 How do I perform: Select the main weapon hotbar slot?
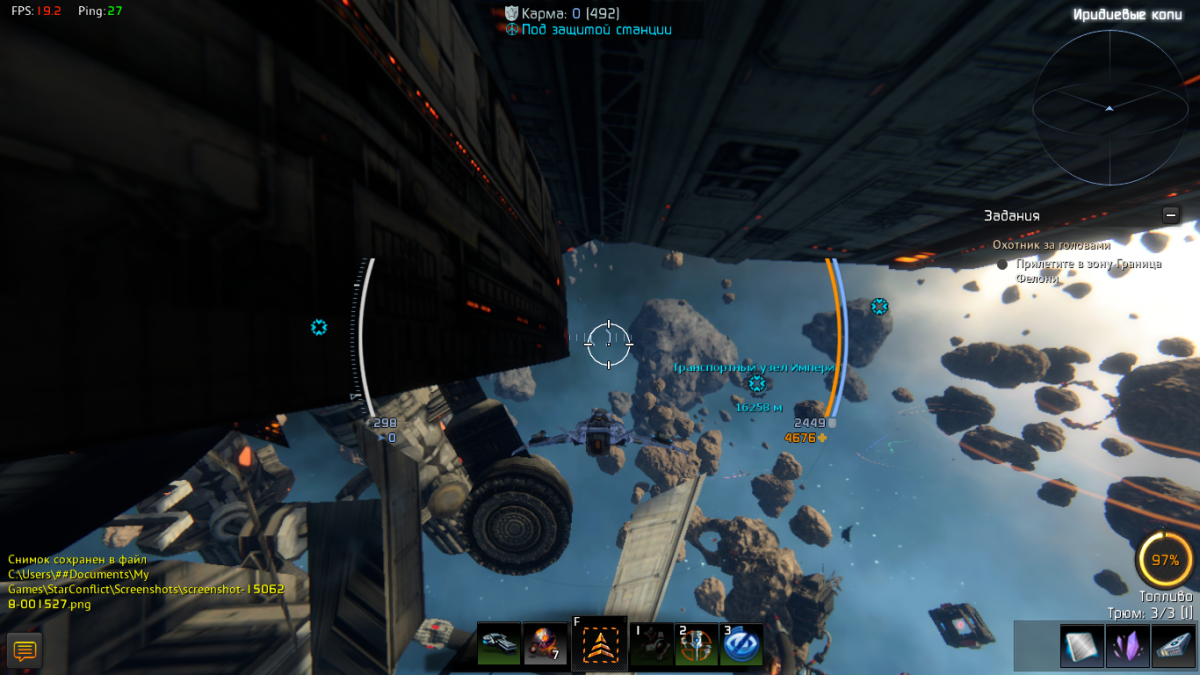(x=498, y=644)
